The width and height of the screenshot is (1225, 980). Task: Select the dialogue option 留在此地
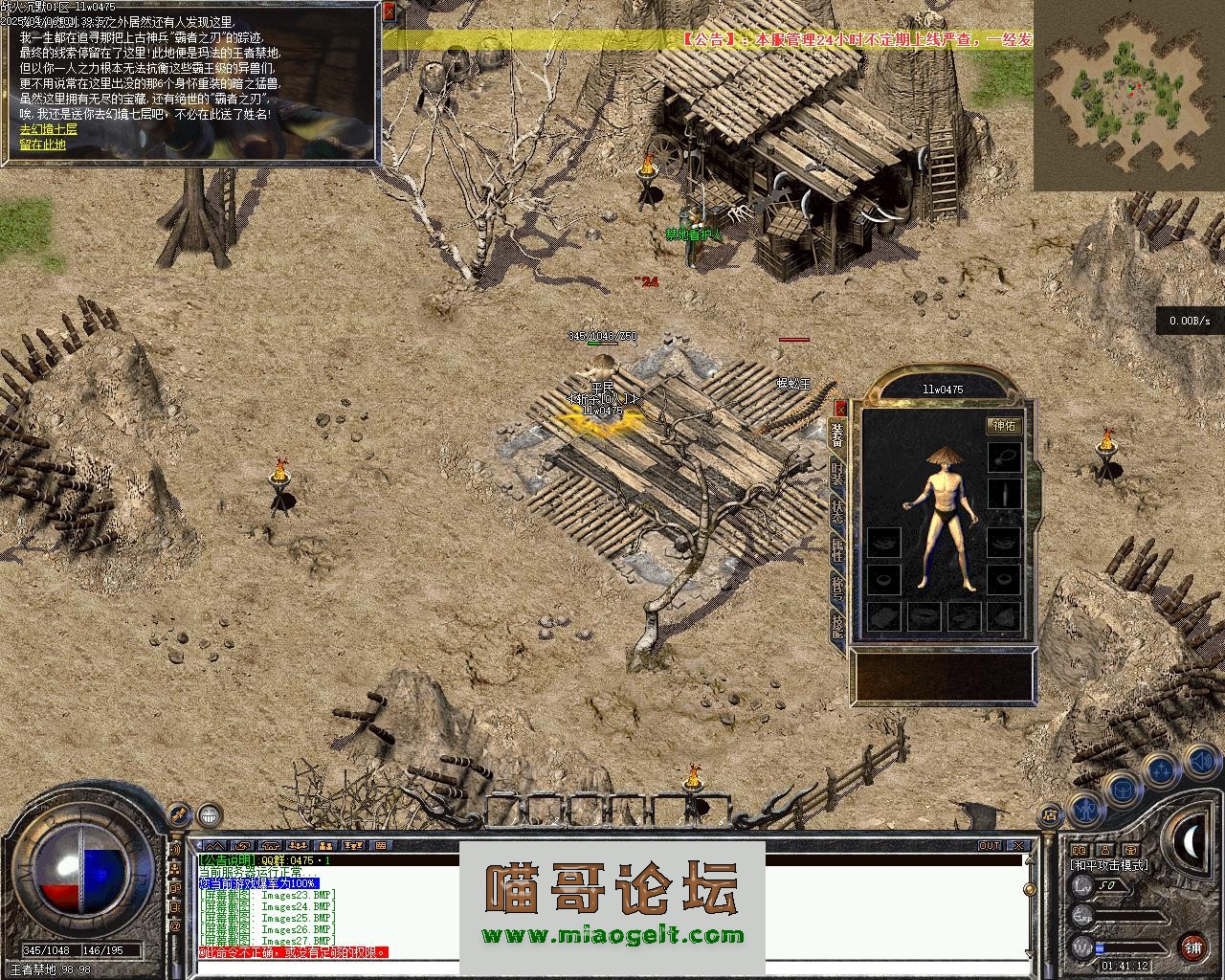(43, 145)
